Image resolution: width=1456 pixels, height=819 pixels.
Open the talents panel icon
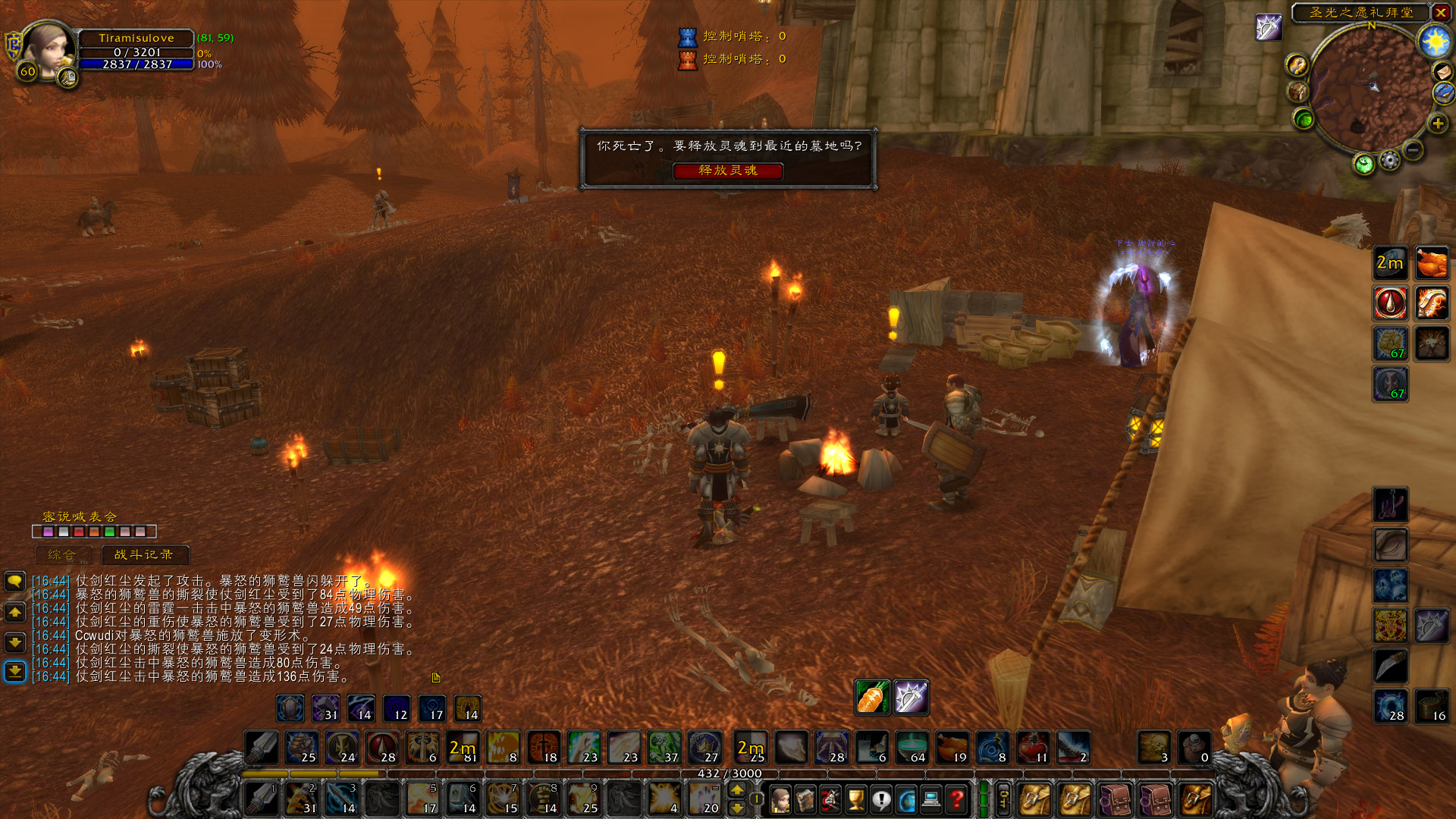pos(830,799)
